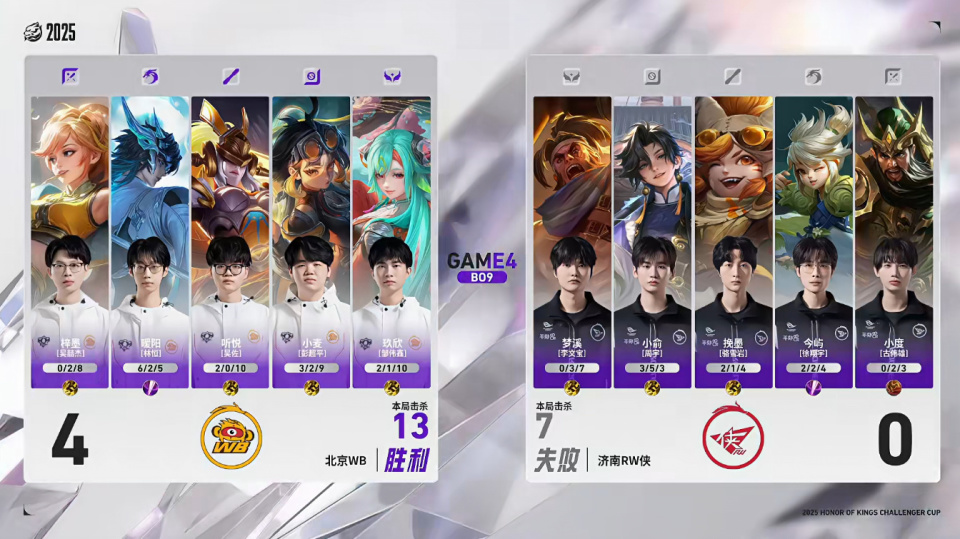Screen dimensions: 960x539
Task: Open player card for 听悦
Action: 230,240
